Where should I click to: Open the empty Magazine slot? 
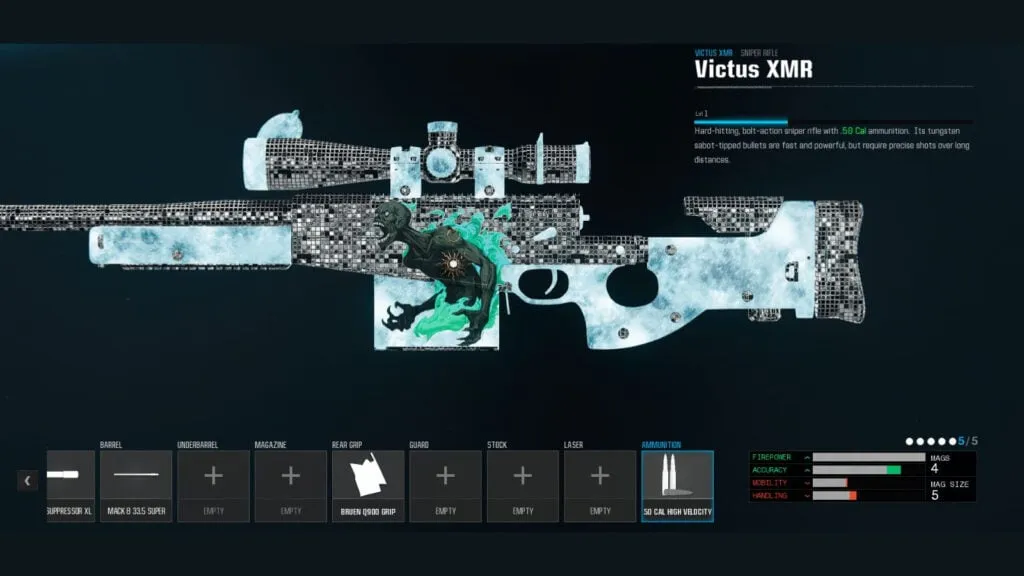pyautogui.click(x=290, y=486)
